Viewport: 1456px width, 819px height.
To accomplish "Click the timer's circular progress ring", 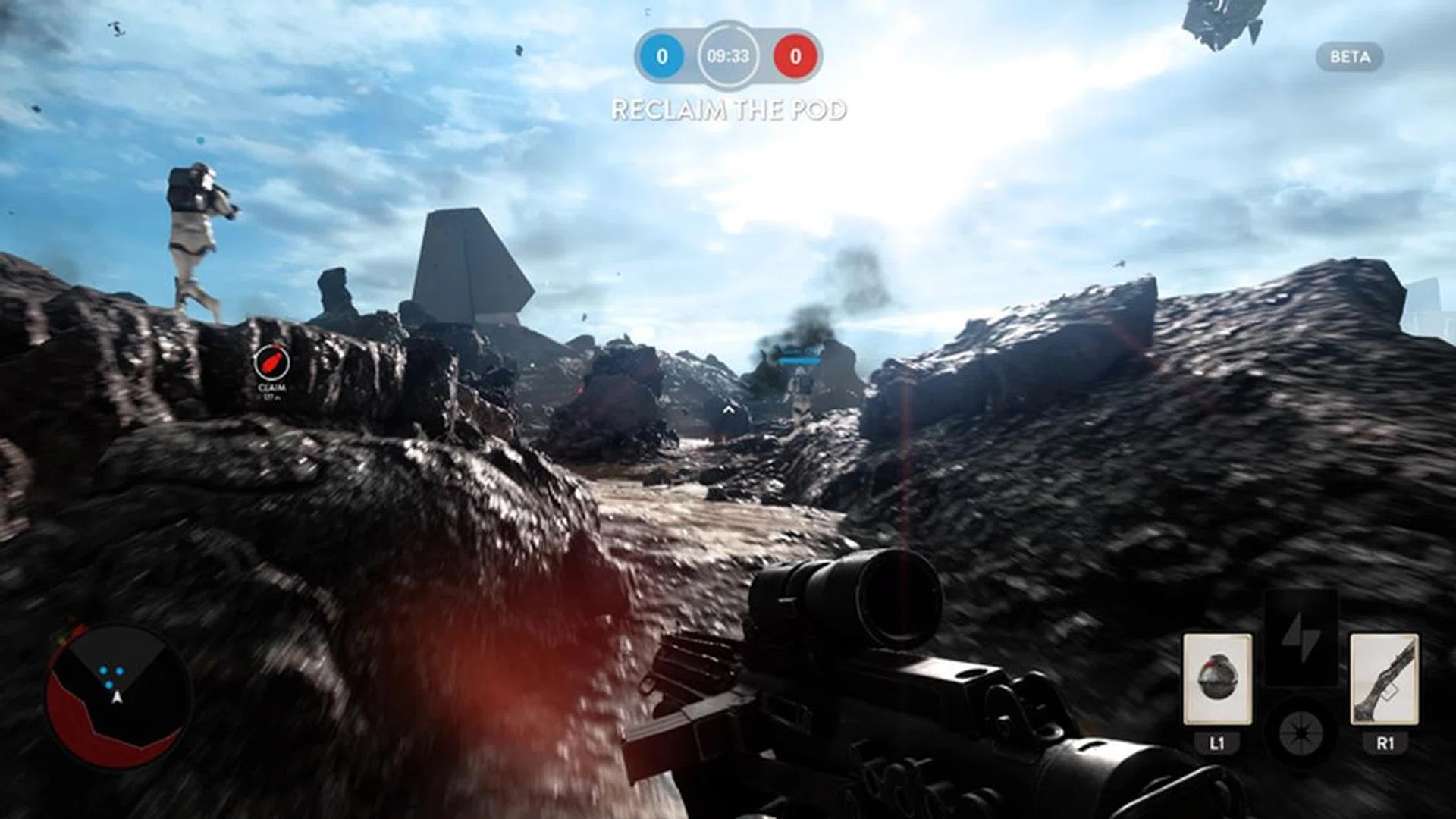I will coord(729,26).
